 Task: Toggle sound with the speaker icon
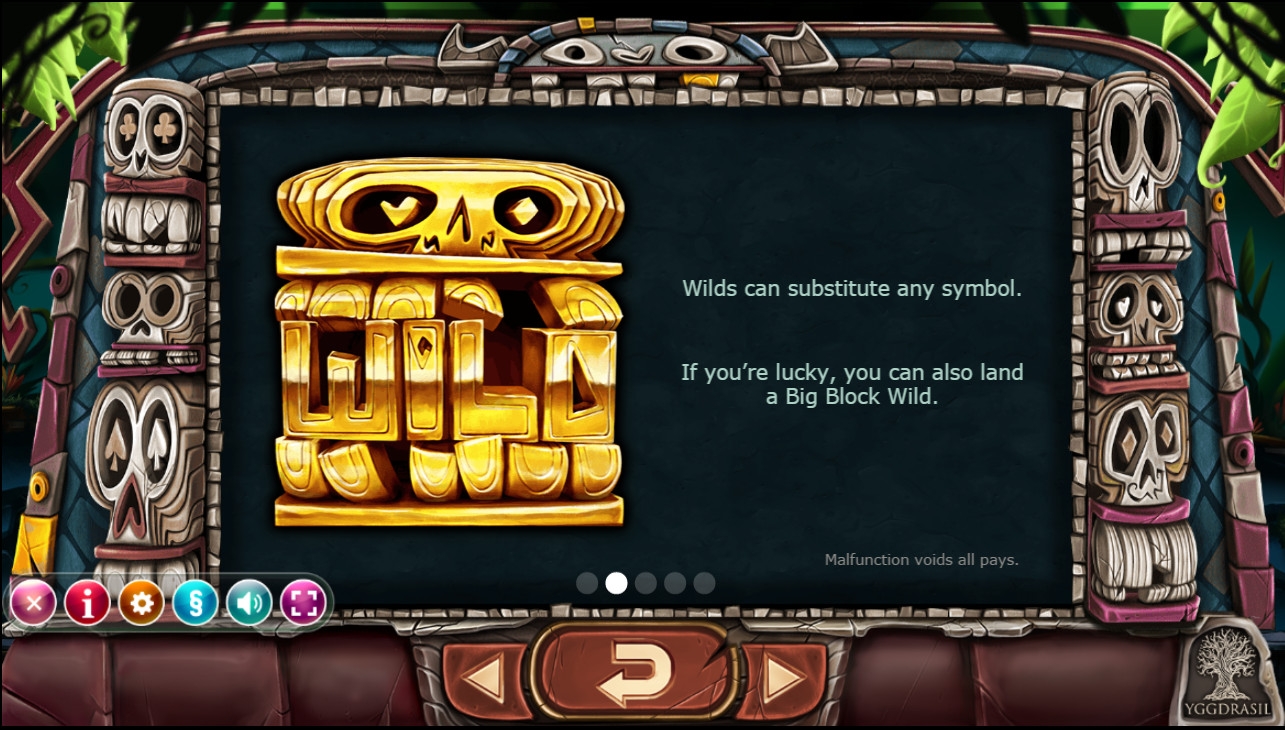249,603
